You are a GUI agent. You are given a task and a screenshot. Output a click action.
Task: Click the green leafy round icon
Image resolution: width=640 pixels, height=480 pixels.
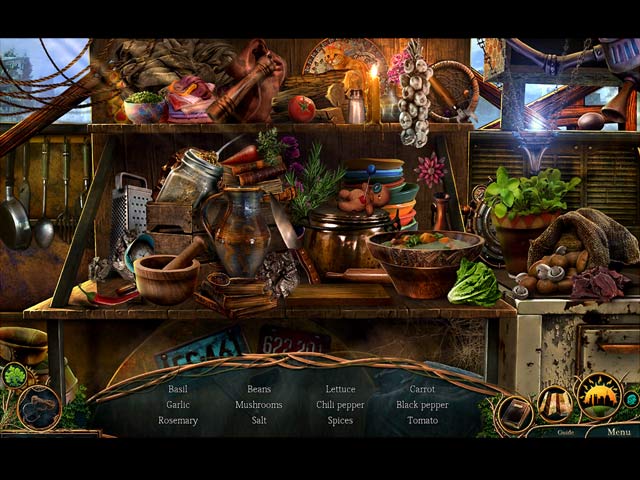click(x=14, y=376)
